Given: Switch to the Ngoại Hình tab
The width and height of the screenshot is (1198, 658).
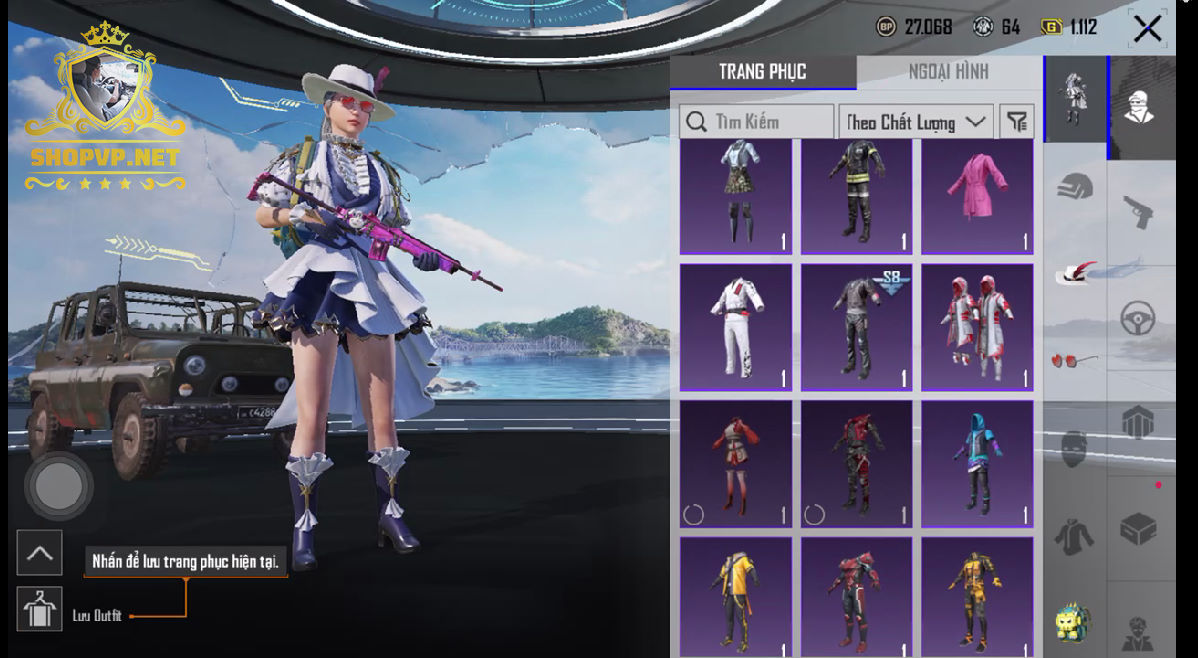Looking at the screenshot, I should (x=948, y=72).
